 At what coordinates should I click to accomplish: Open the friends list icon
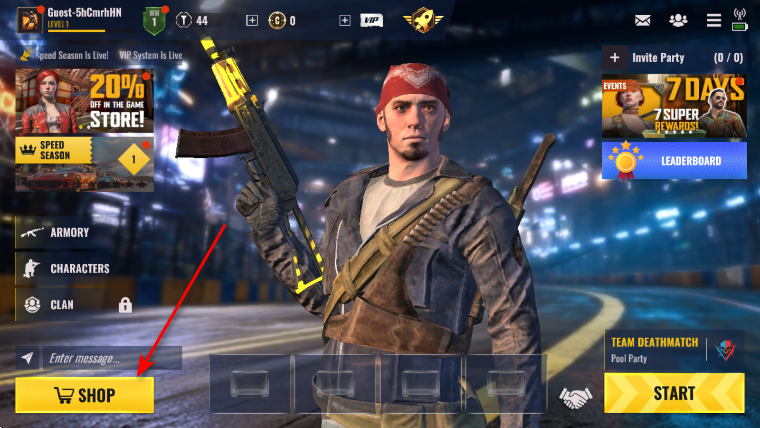679,19
